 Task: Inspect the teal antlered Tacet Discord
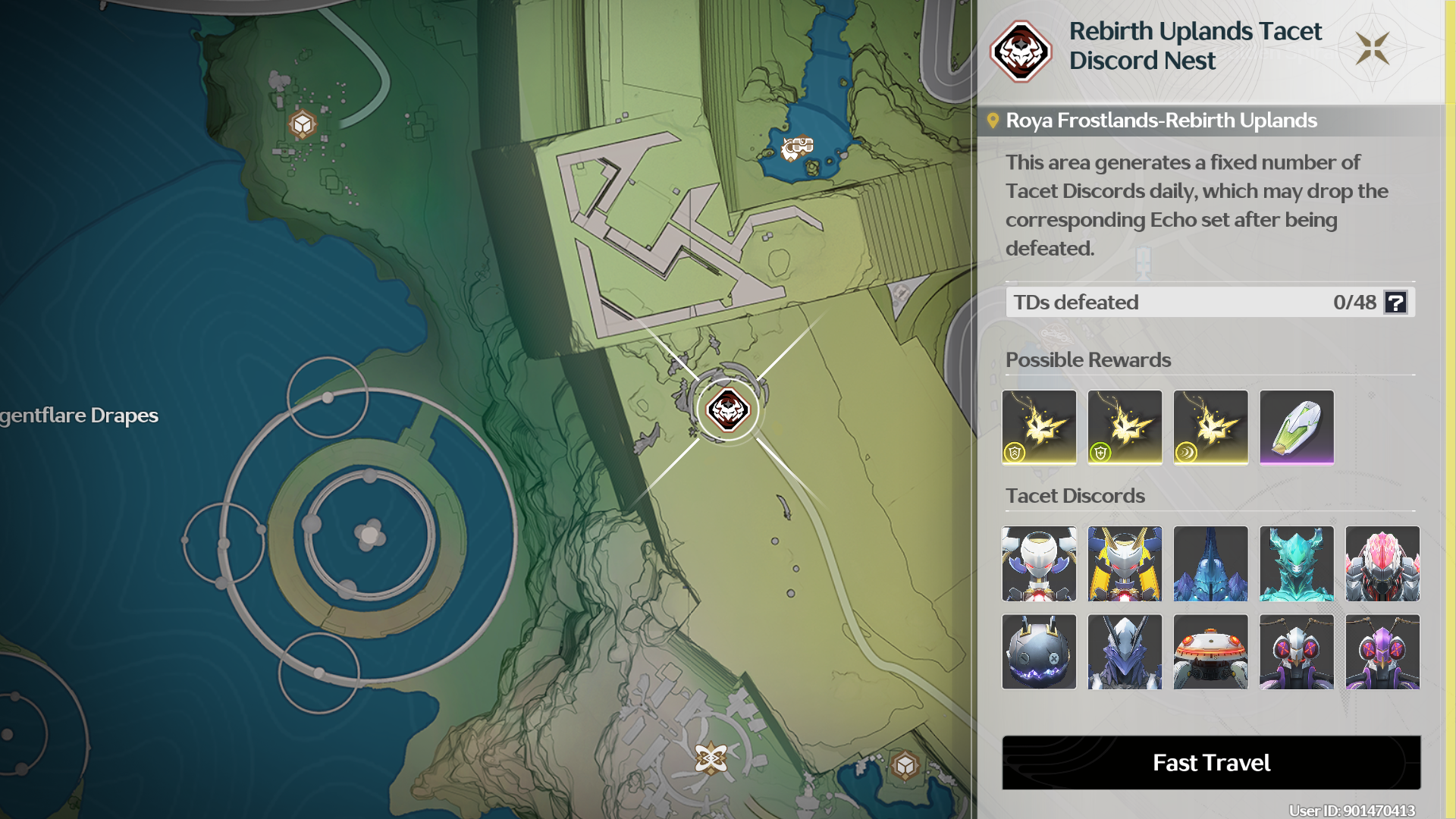[x=1296, y=563]
